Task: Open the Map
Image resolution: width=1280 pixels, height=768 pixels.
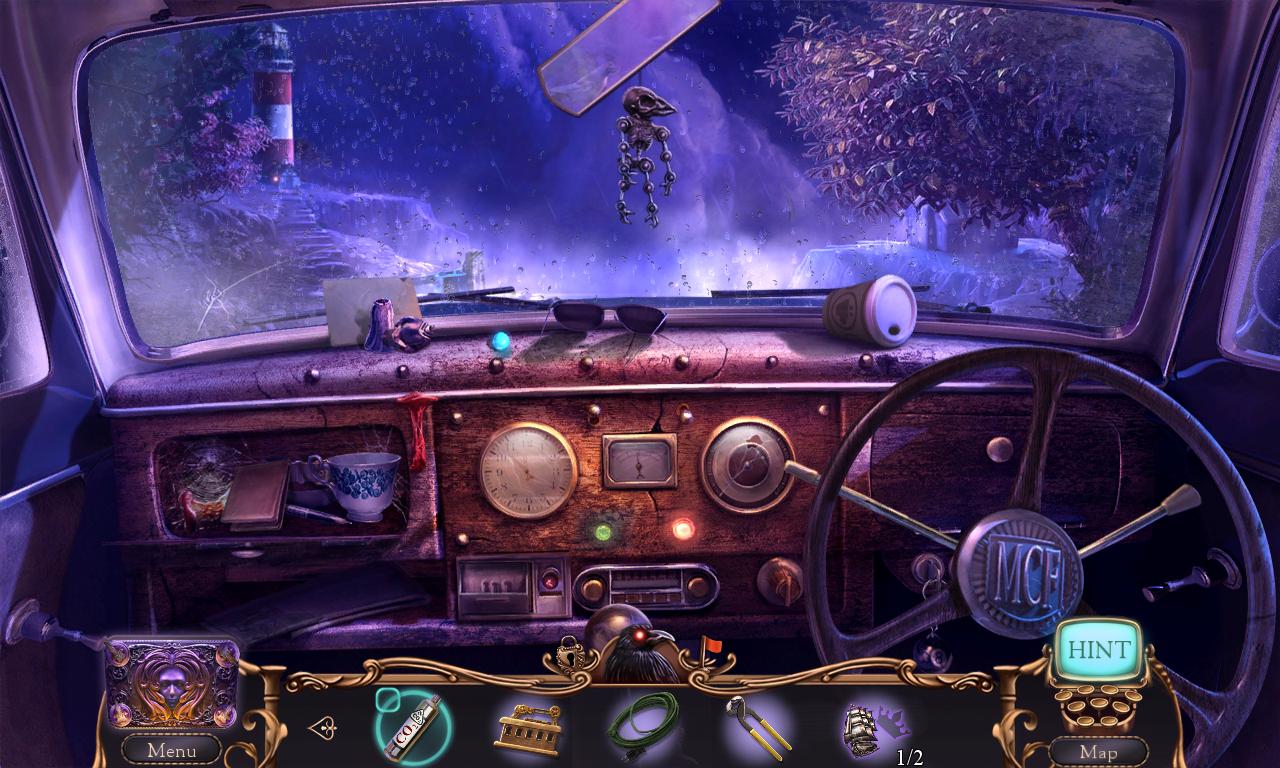Action: point(1099,751)
